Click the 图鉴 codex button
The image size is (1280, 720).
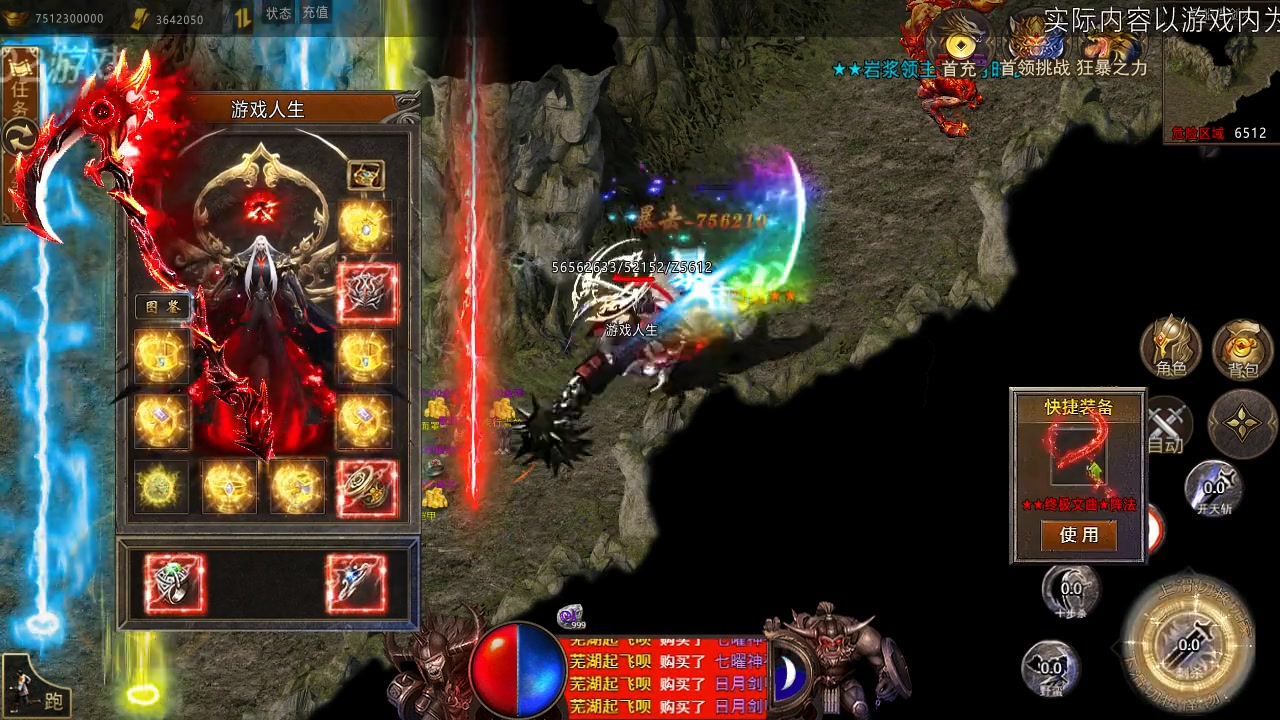click(x=163, y=307)
